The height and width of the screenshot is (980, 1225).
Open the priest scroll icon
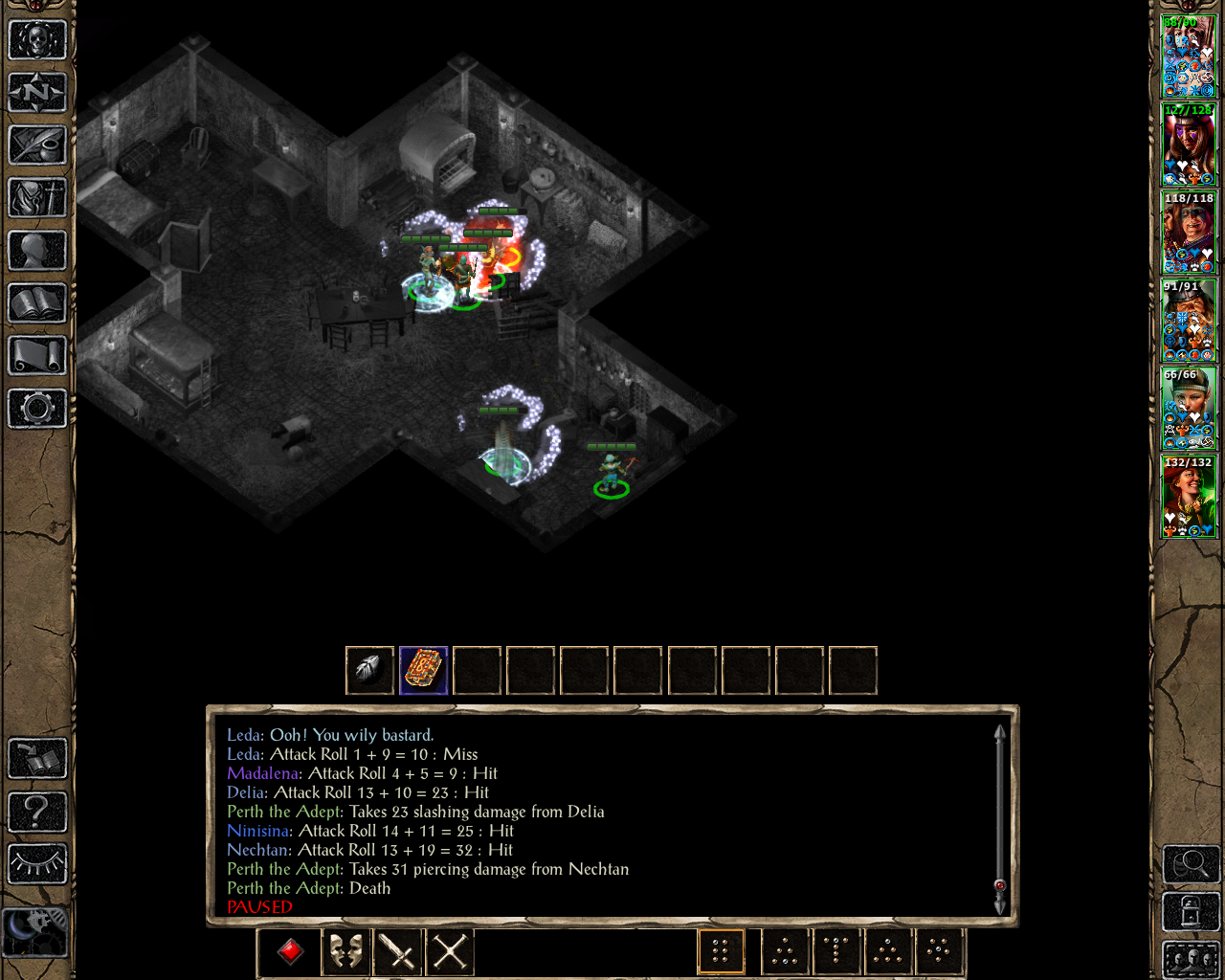pos(37,356)
